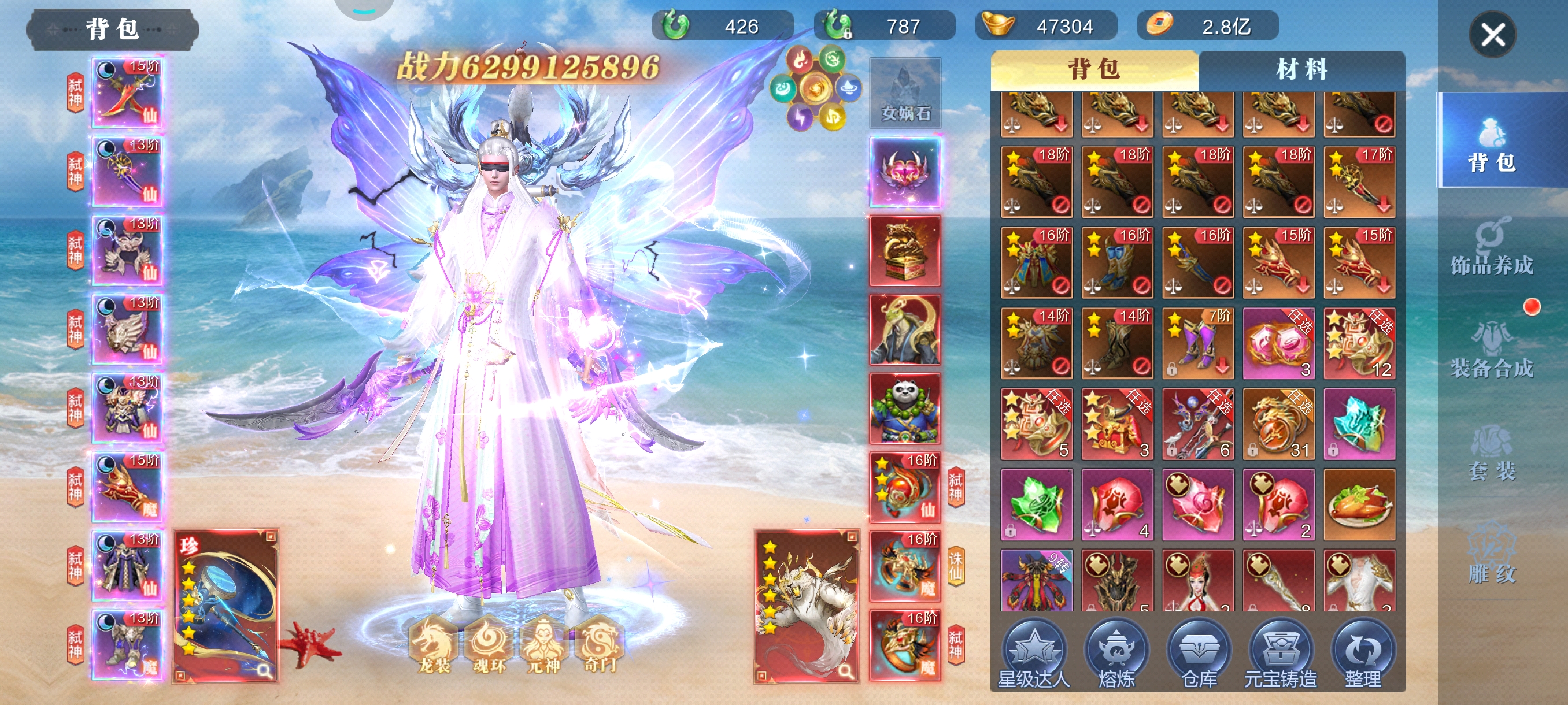Open the 雕纹 section

1491,556
